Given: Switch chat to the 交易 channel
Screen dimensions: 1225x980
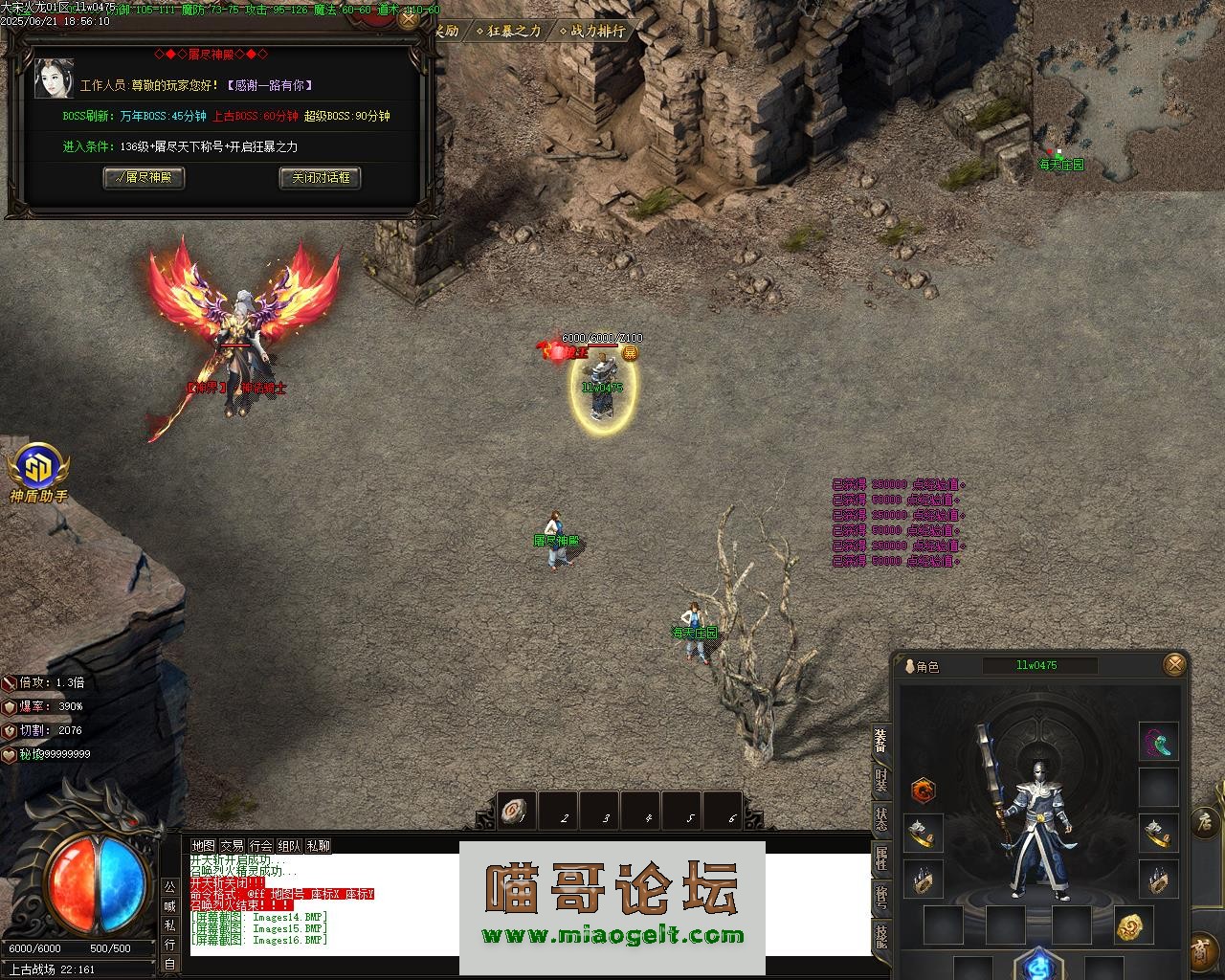Looking at the screenshot, I should coord(232,846).
